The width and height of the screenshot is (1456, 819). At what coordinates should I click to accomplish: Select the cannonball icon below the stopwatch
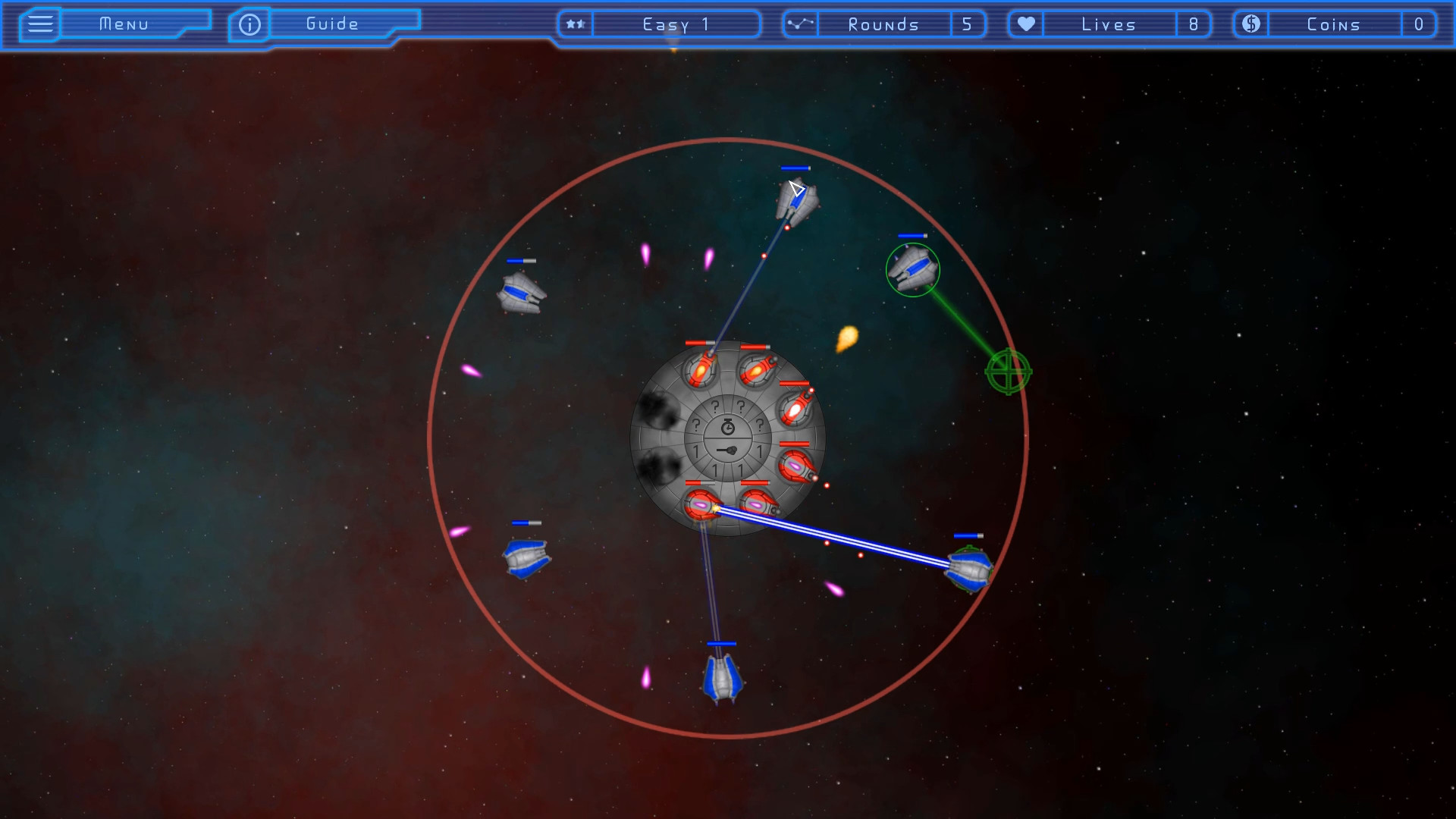click(726, 450)
